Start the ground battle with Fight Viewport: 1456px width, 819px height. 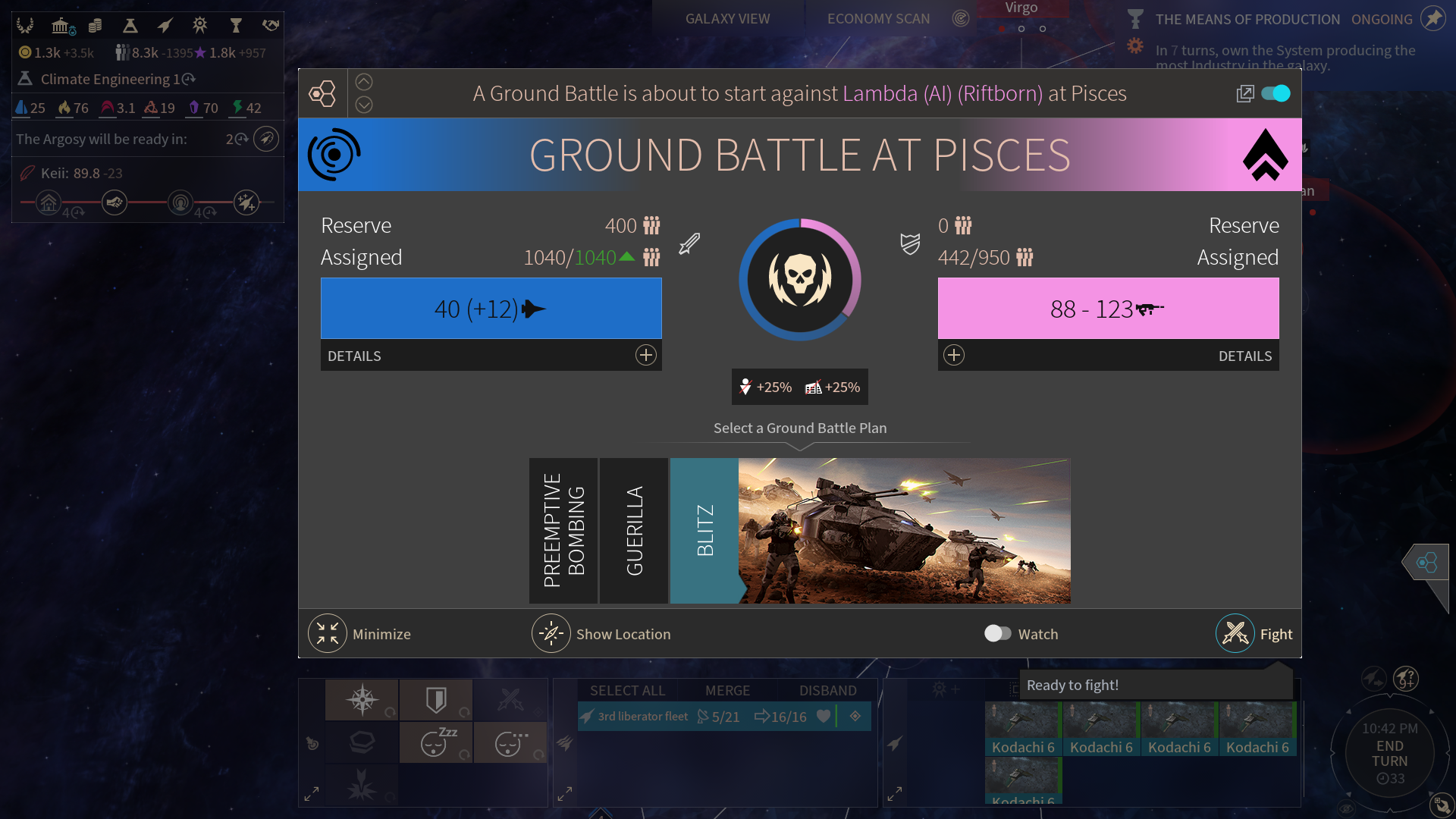[1236, 634]
